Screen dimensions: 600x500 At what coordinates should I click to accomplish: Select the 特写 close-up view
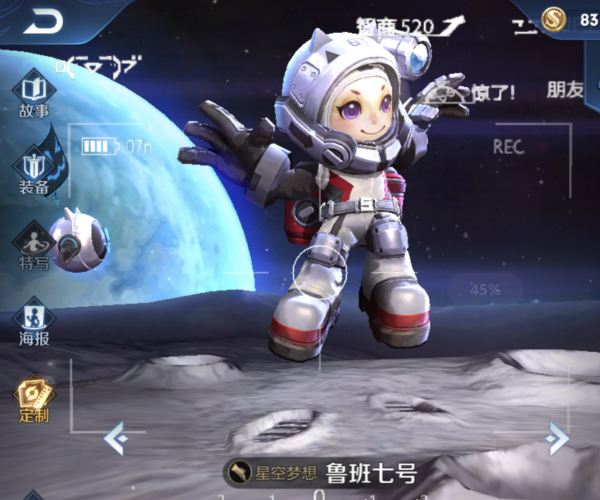33,249
